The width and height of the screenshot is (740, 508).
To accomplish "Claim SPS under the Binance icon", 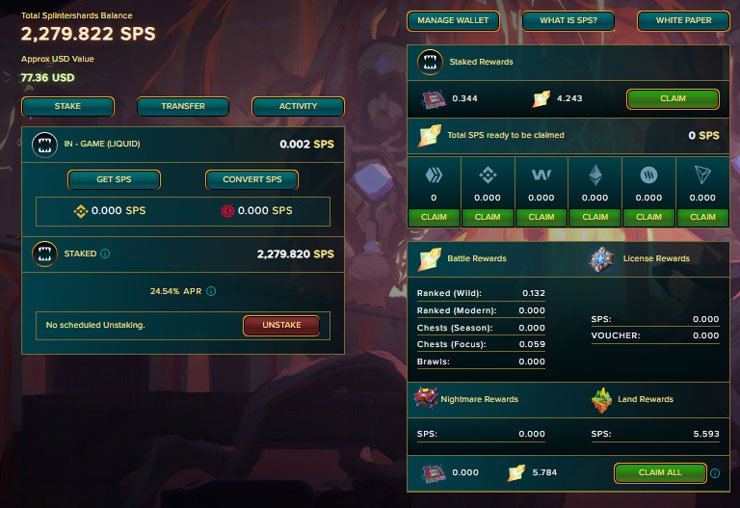I will 487,217.
